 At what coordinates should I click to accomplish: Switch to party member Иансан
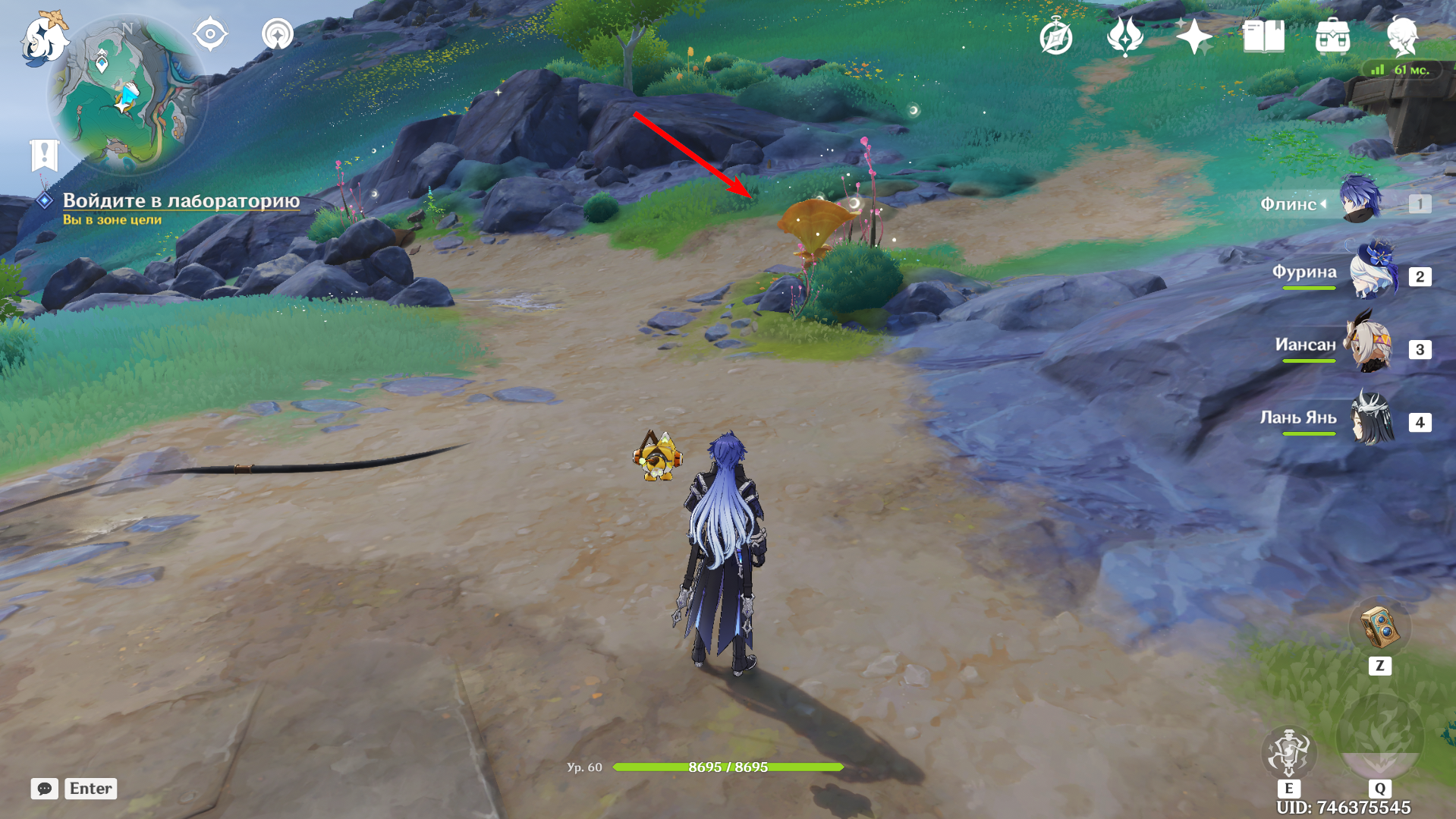pyautogui.click(x=1370, y=347)
